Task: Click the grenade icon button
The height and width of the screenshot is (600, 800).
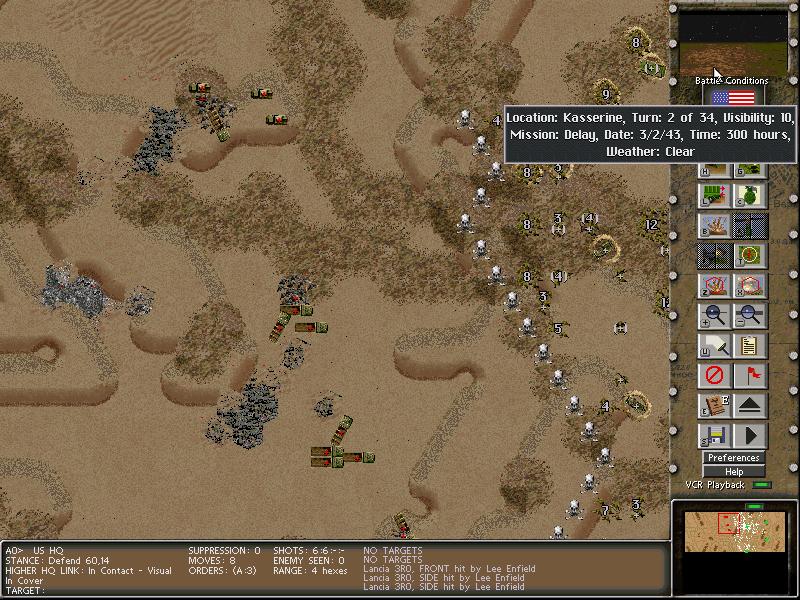Action: [750, 196]
